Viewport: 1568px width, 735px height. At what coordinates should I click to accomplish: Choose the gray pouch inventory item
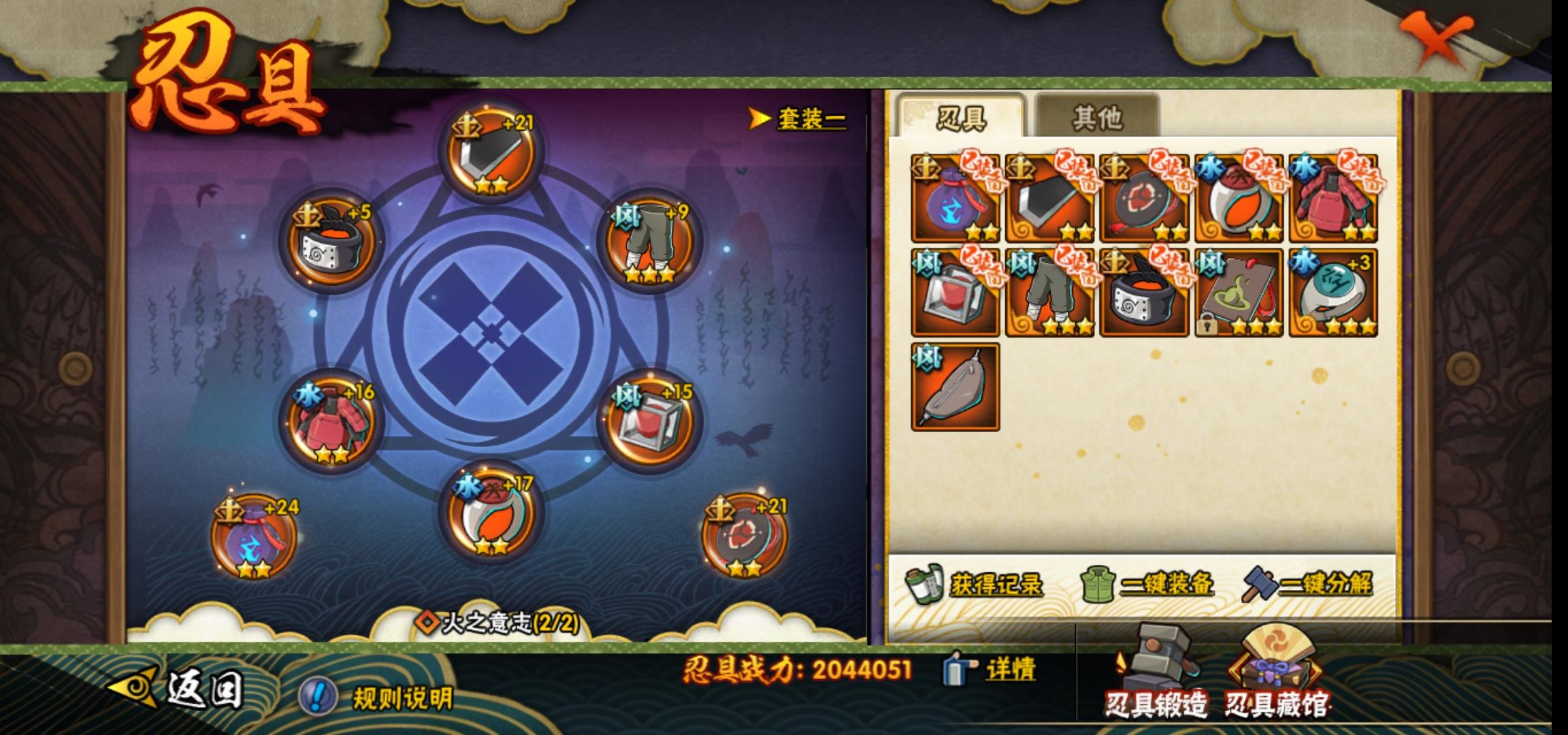tap(955, 387)
